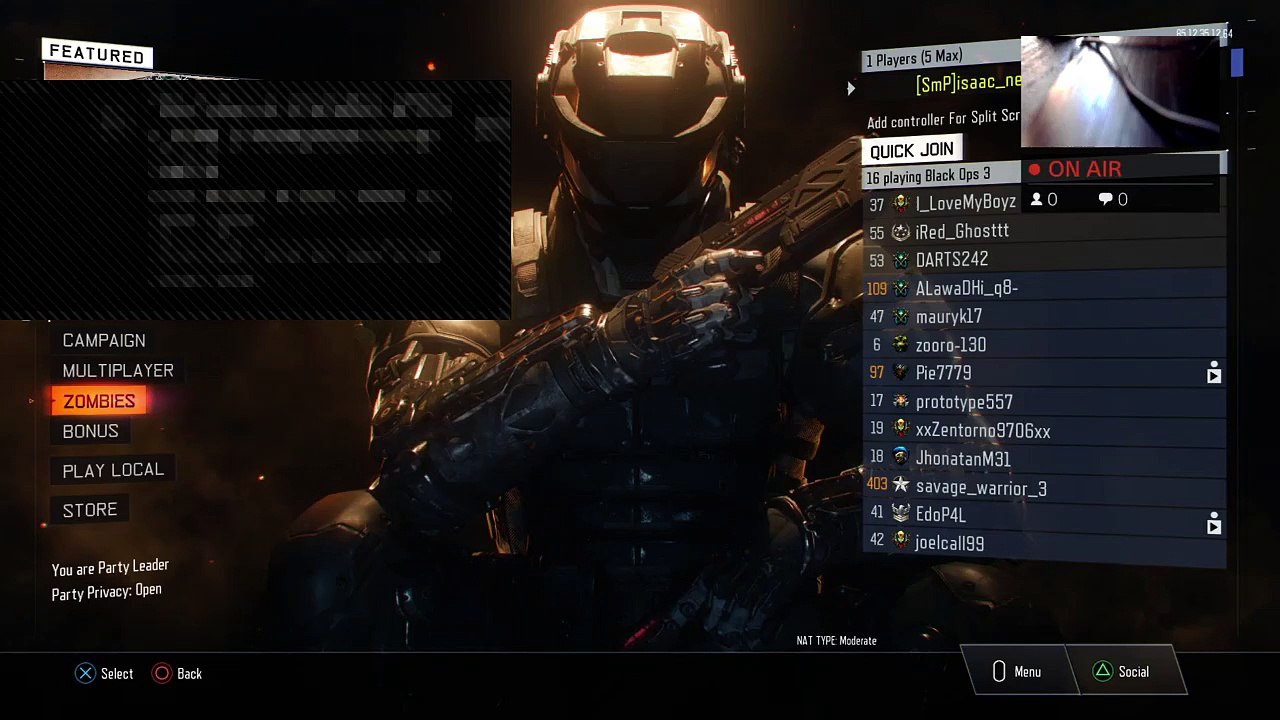Select mauryk17 player row
This screenshot has width=1280, height=720.
pyautogui.click(x=949, y=317)
